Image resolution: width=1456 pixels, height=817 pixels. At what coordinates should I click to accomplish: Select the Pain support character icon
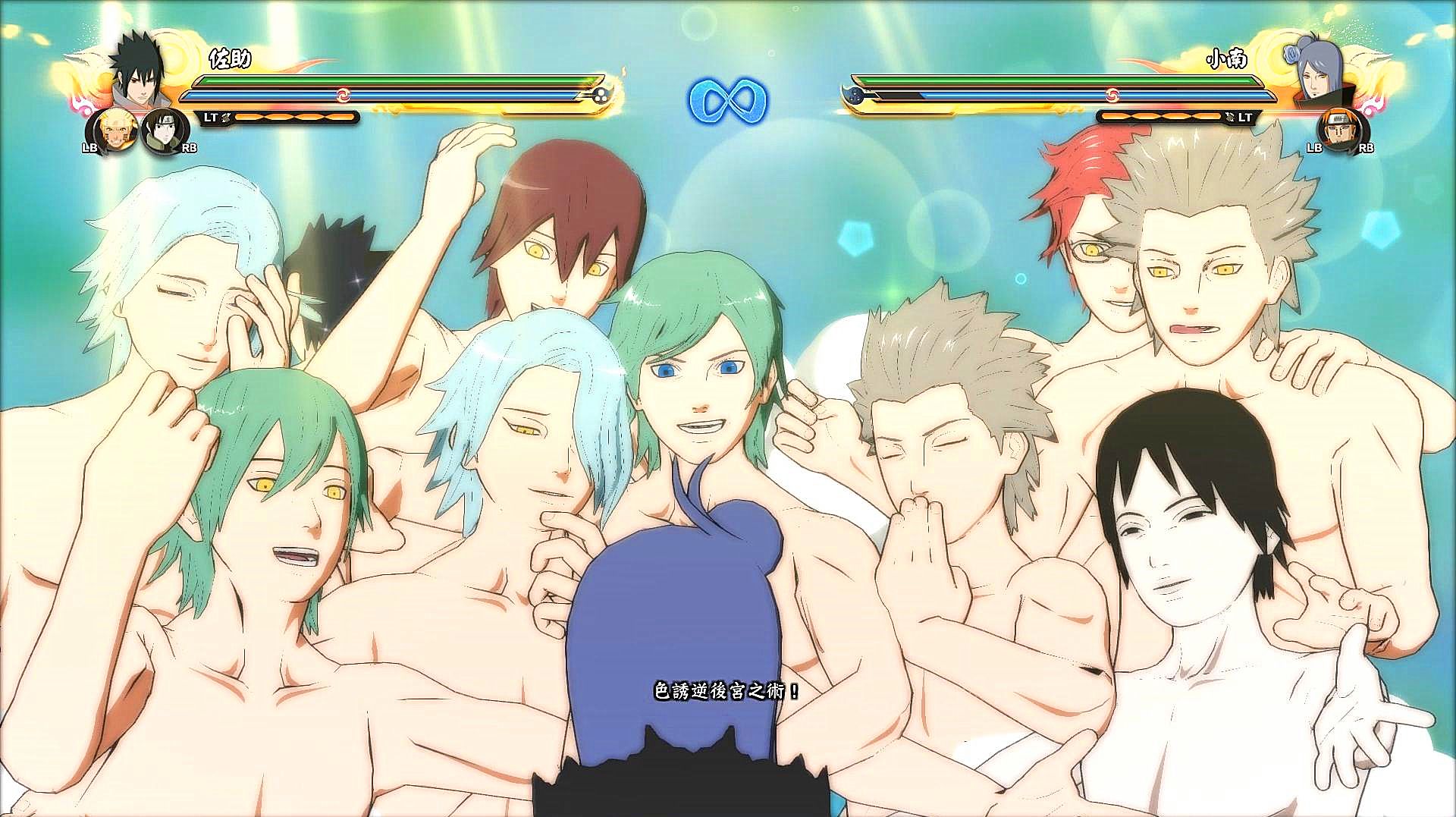point(1339,130)
